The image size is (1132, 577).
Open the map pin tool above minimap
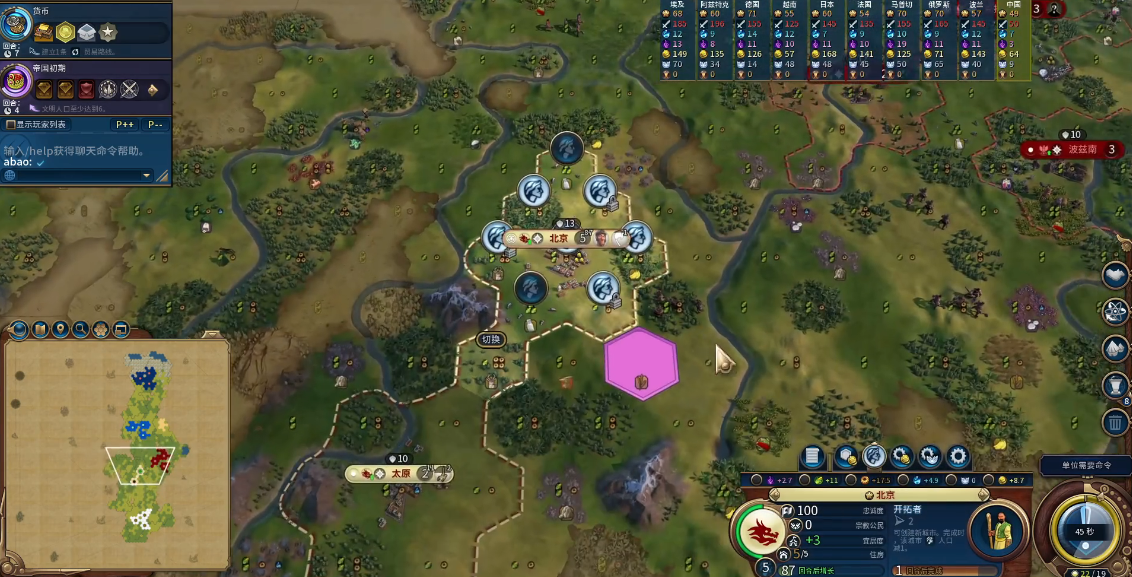pos(60,329)
